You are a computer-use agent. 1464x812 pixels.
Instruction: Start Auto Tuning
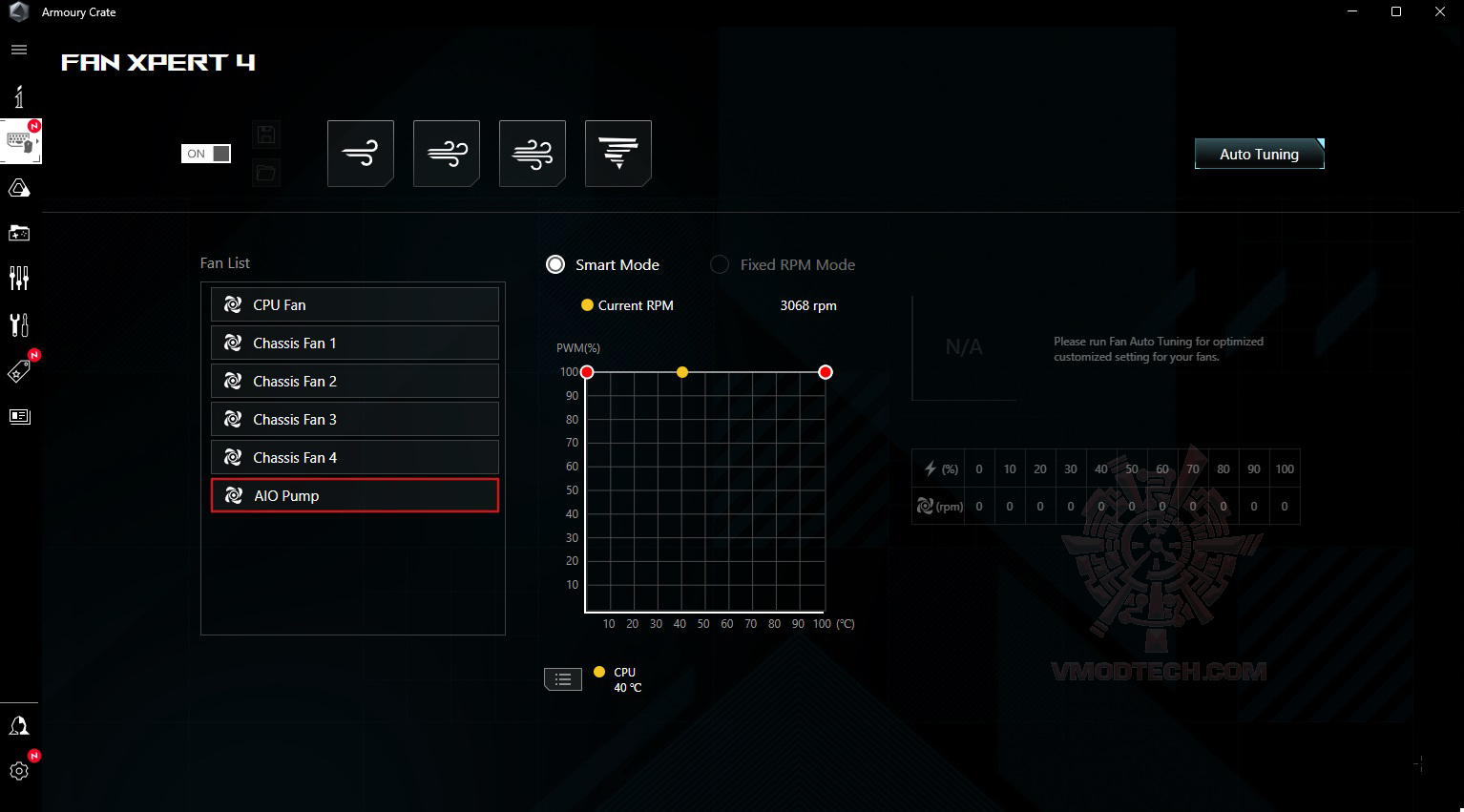click(1259, 154)
